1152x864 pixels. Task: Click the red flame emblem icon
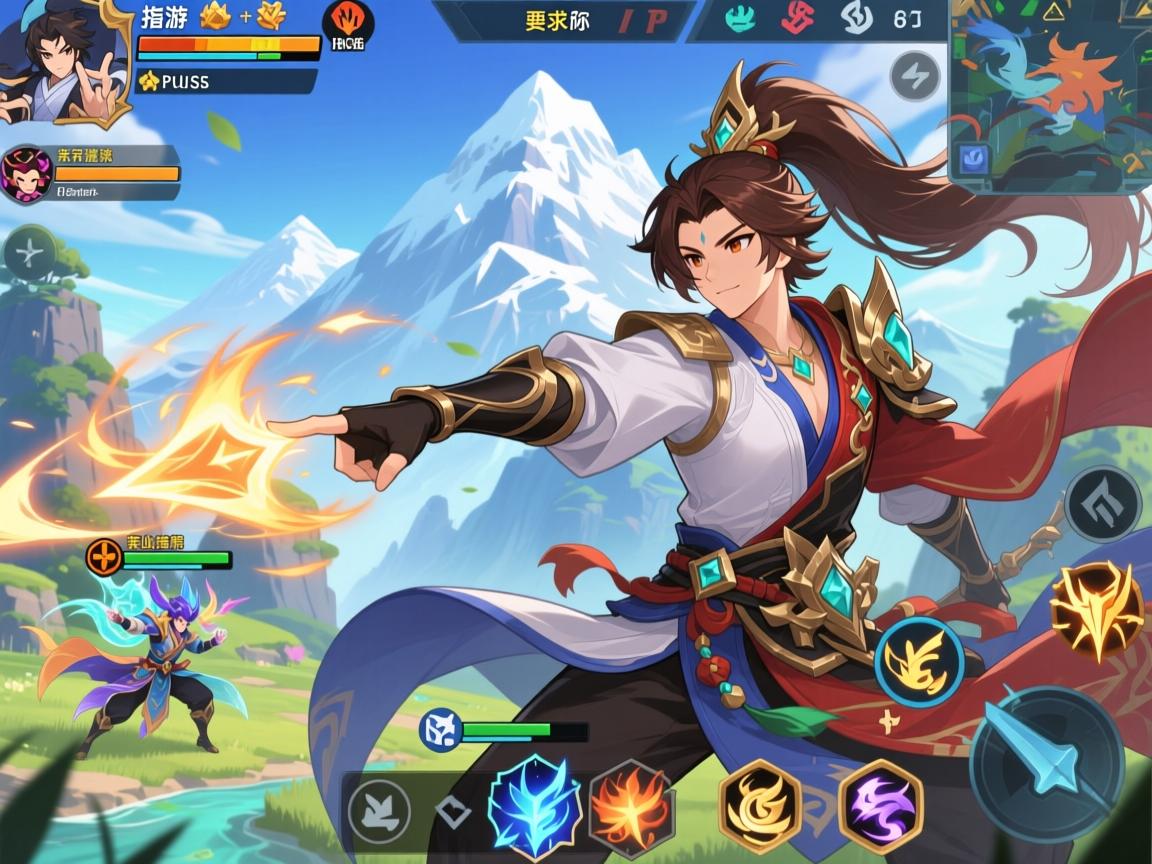tap(348, 24)
